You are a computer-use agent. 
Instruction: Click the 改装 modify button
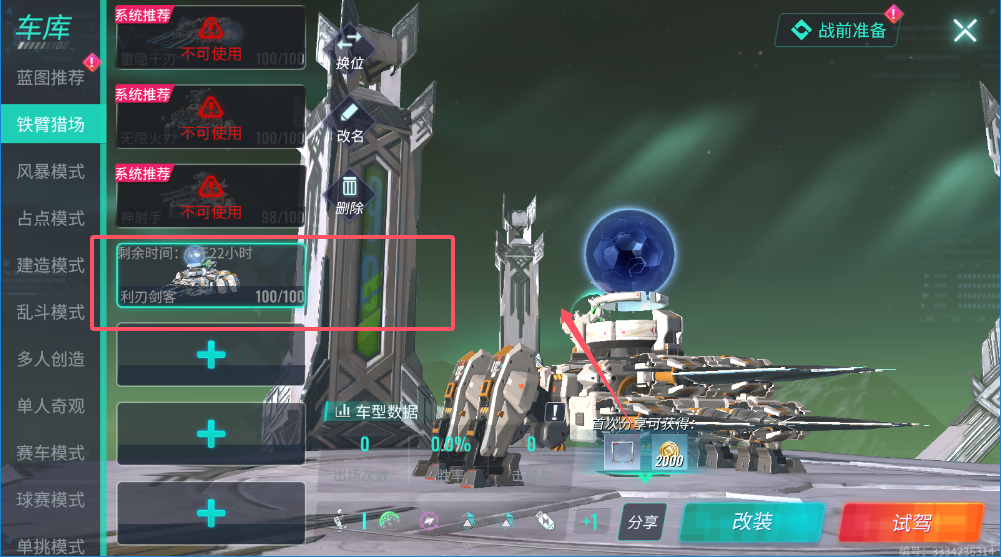pyautogui.click(x=752, y=522)
